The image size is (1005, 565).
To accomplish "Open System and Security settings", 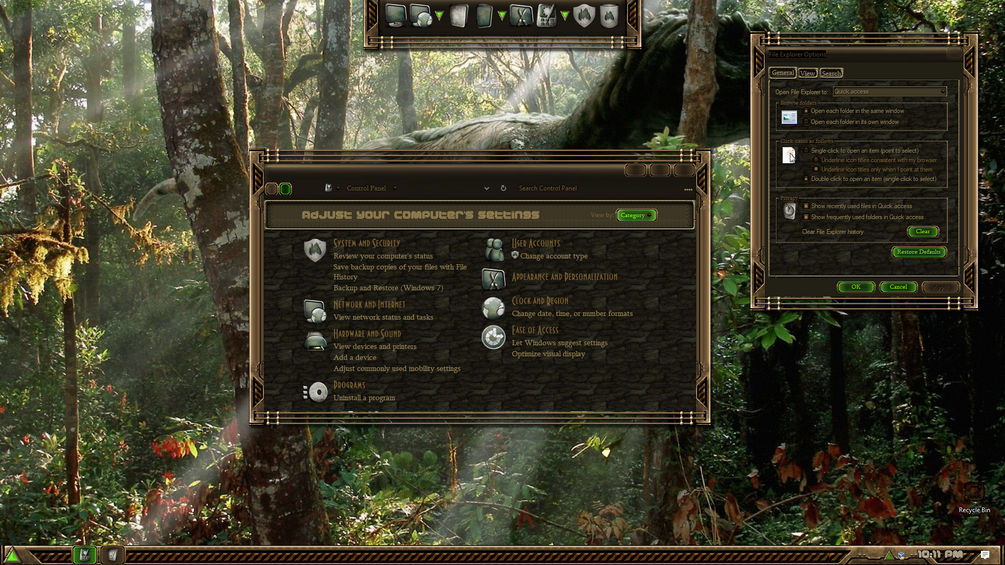I will [366, 243].
